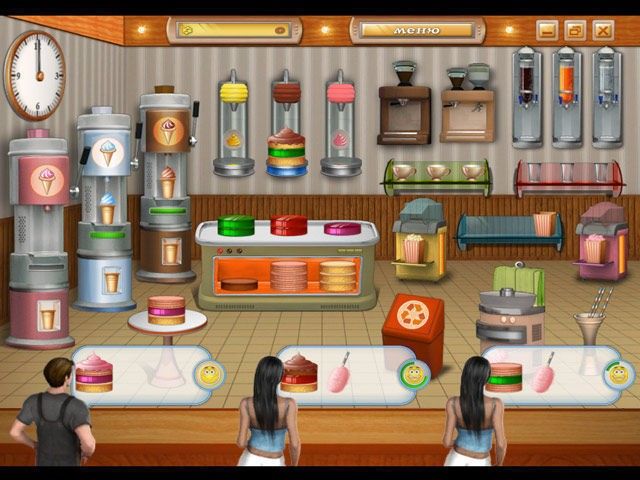Viewport: 640px width, 480px height.
Task: Open the меню button
Action: point(412,30)
